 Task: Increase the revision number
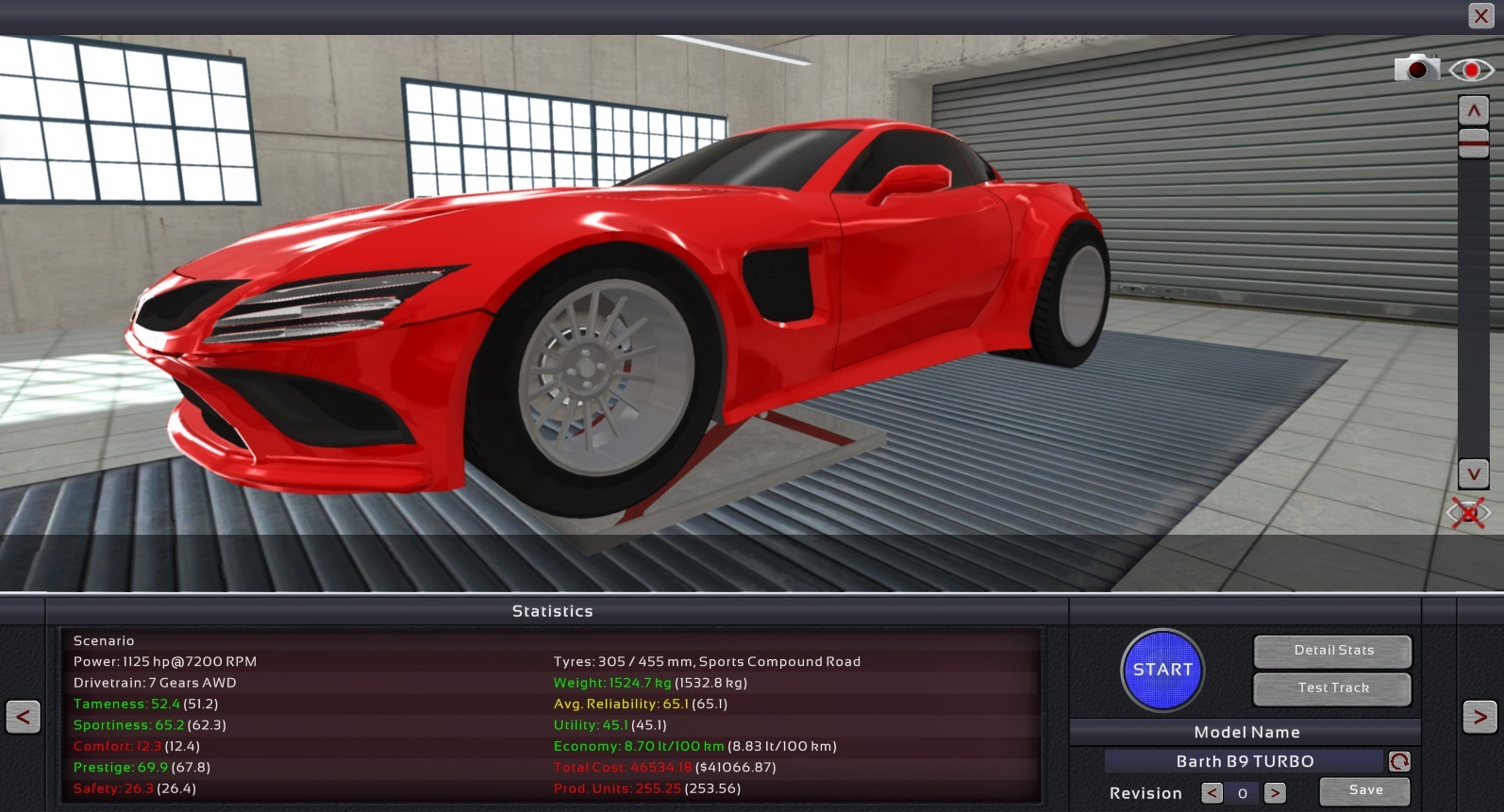[1275, 793]
